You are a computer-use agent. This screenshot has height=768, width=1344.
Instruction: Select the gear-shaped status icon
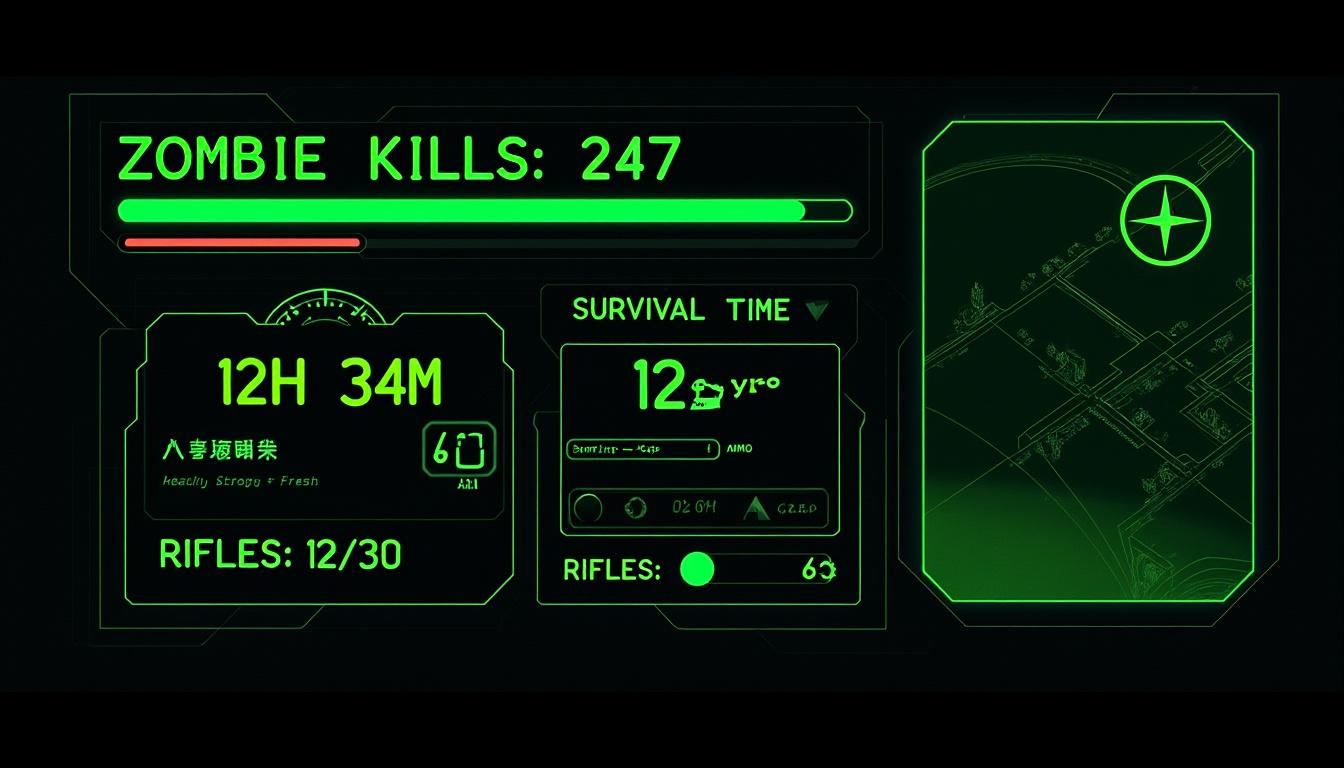pos(634,508)
